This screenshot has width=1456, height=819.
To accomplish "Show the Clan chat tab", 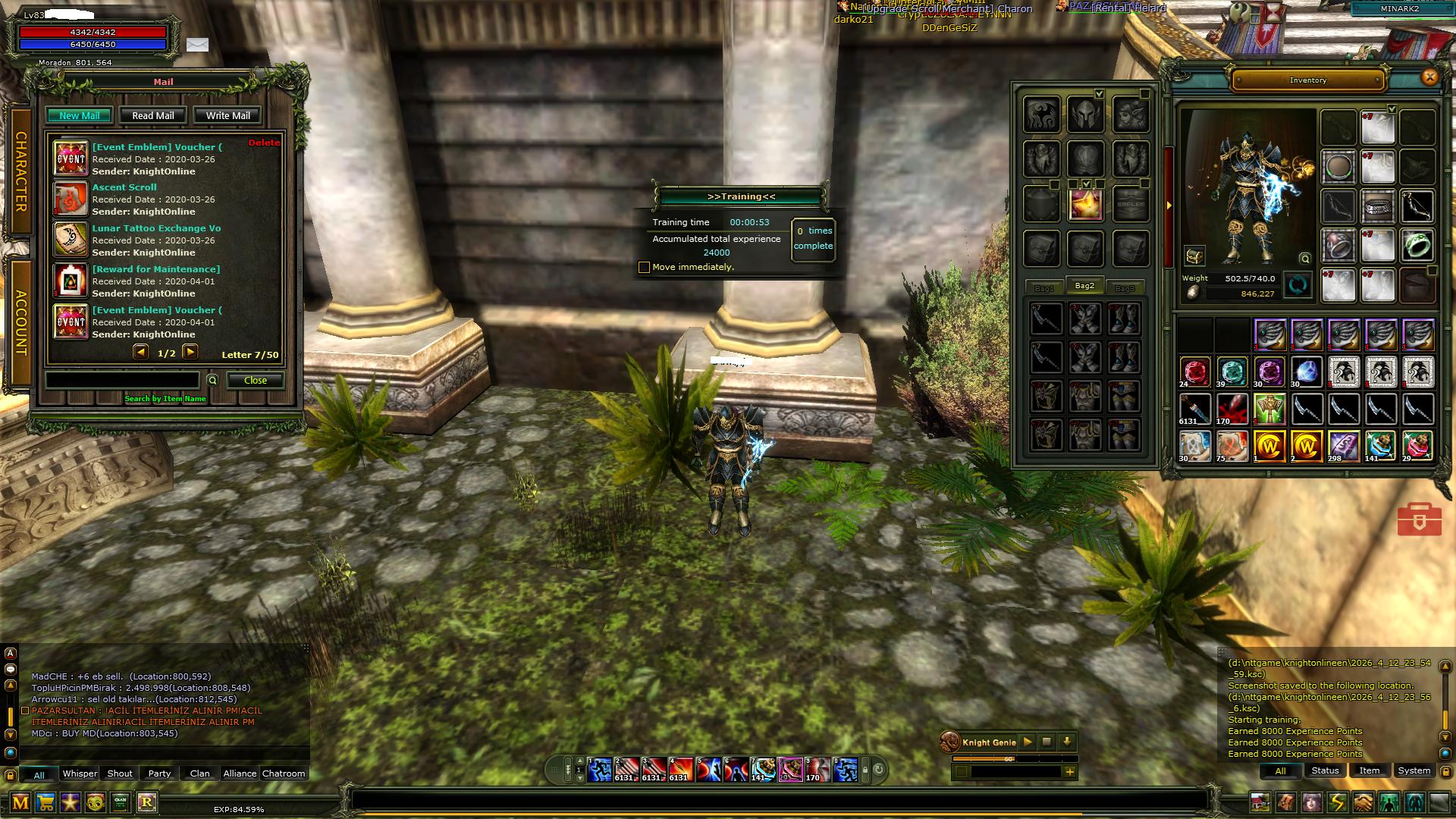I will pos(199,773).
